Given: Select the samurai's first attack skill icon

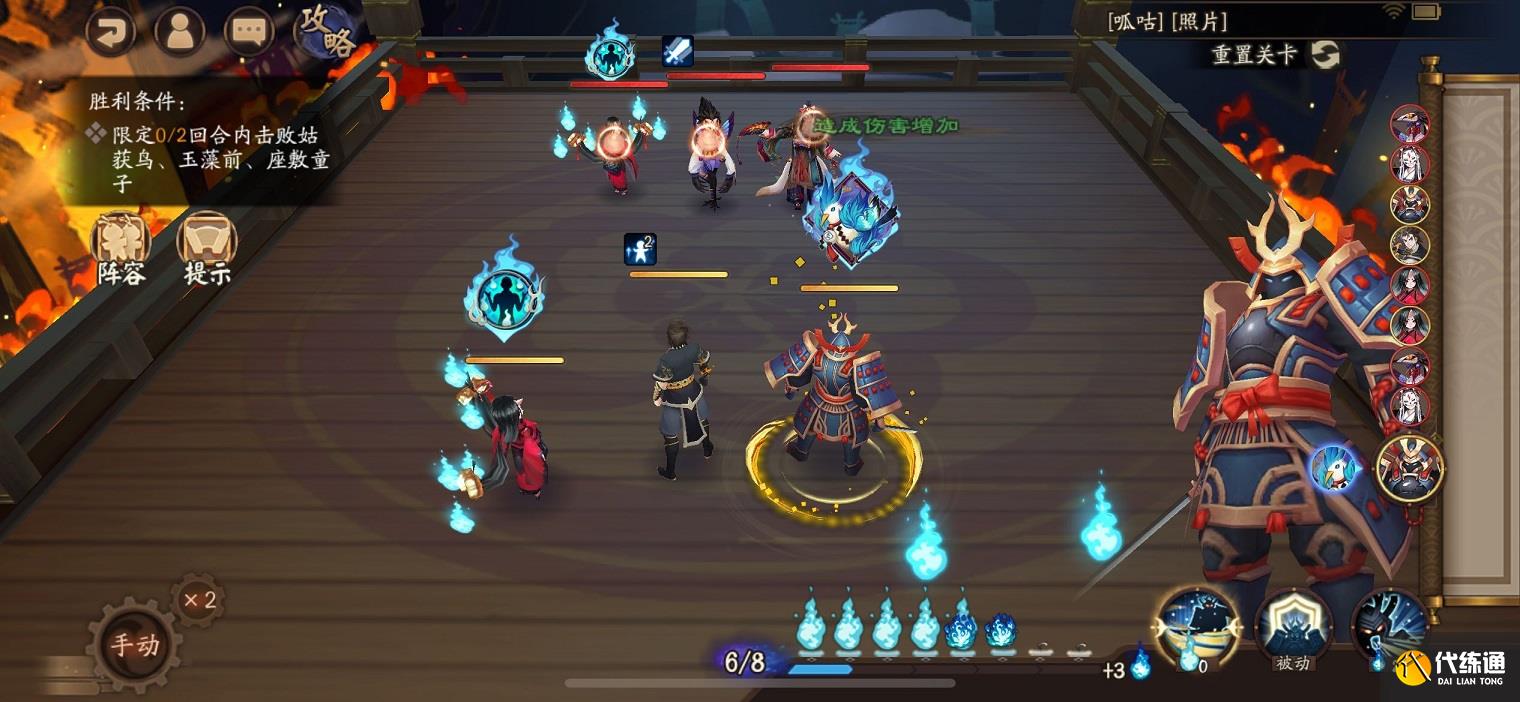Looking at the screenshot, I should coord(1198,627).
